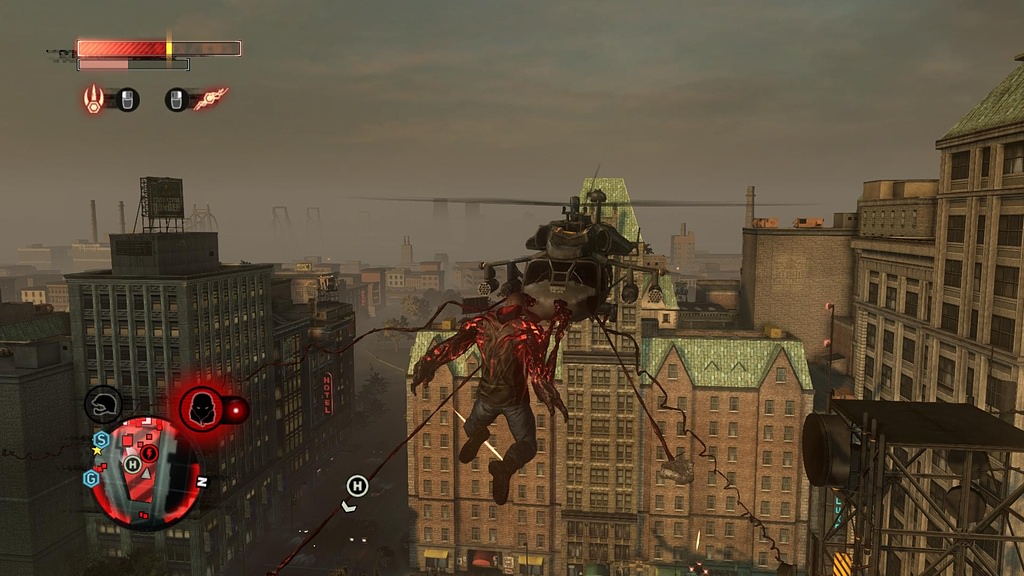Click the floating H waypoint marker
This screenshot has width=1024, height=576.
coord(356,486)
